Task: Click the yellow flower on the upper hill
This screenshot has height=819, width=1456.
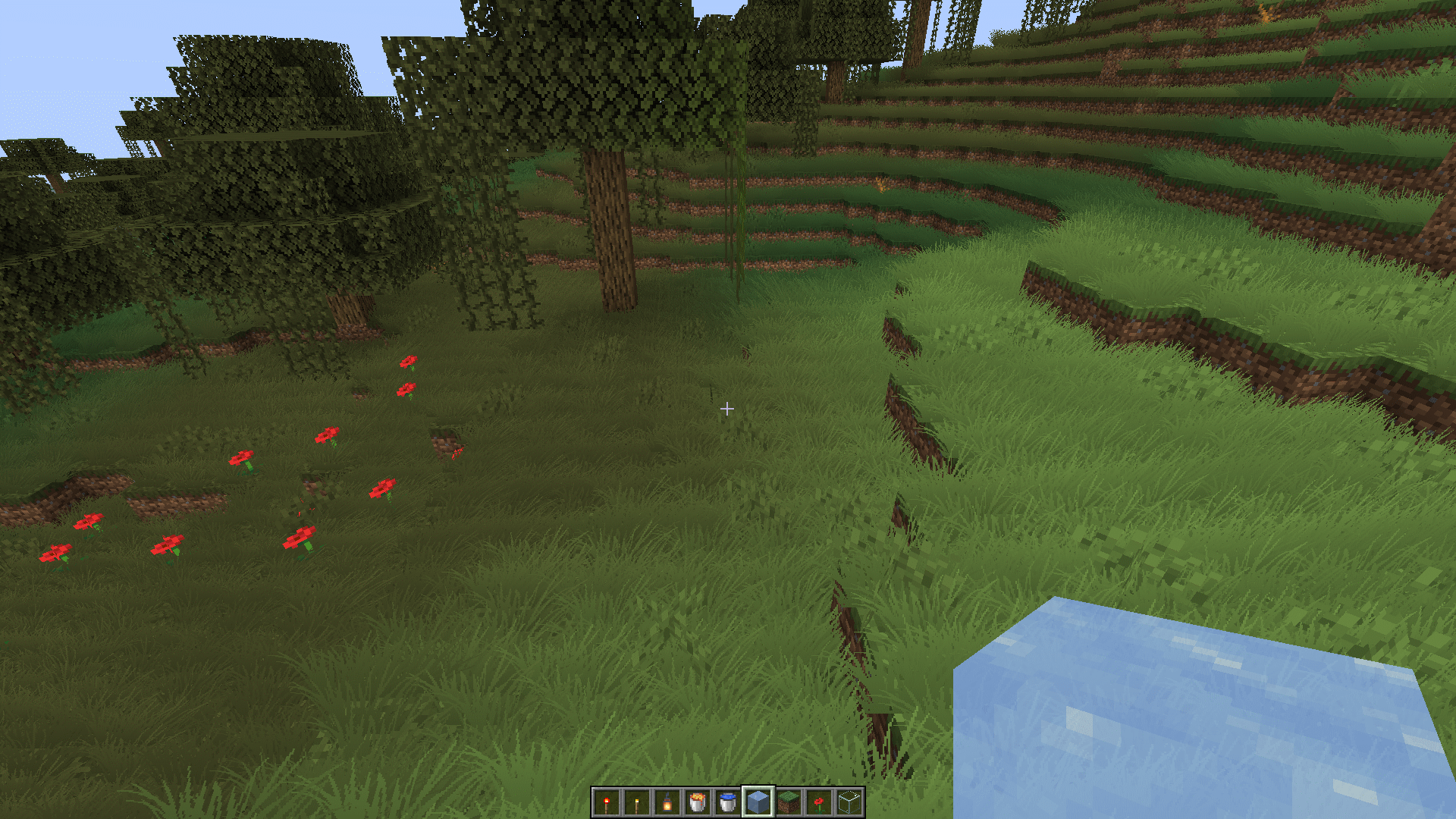Action: coord(880,186)
